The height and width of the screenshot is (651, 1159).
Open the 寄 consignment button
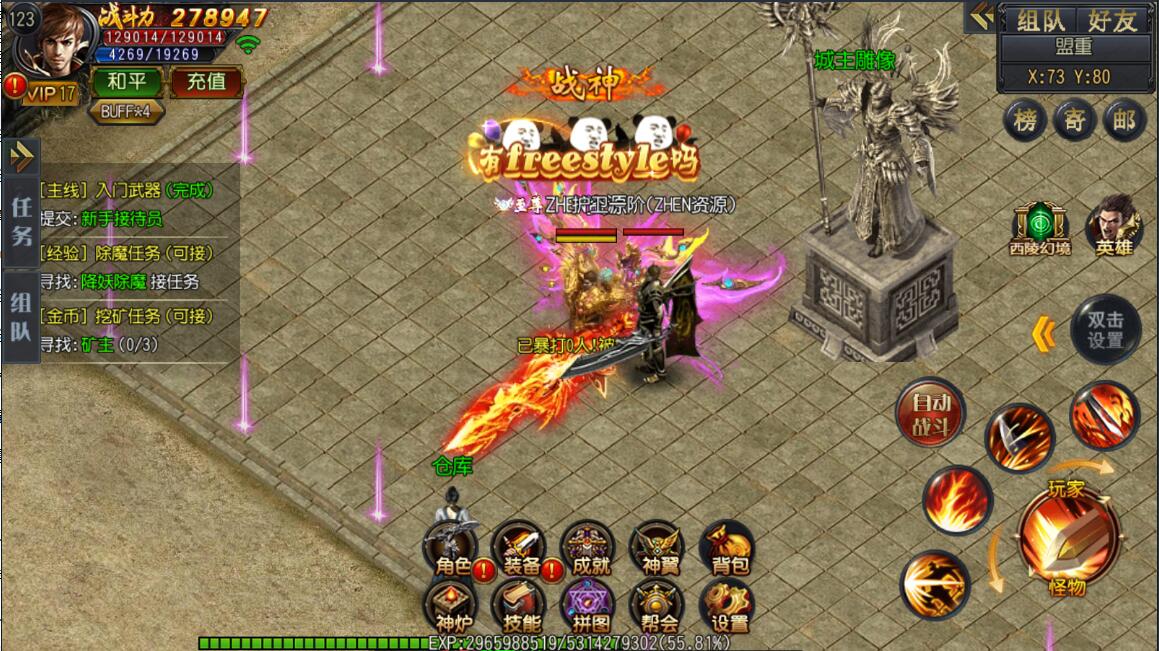pos(1074,121)
